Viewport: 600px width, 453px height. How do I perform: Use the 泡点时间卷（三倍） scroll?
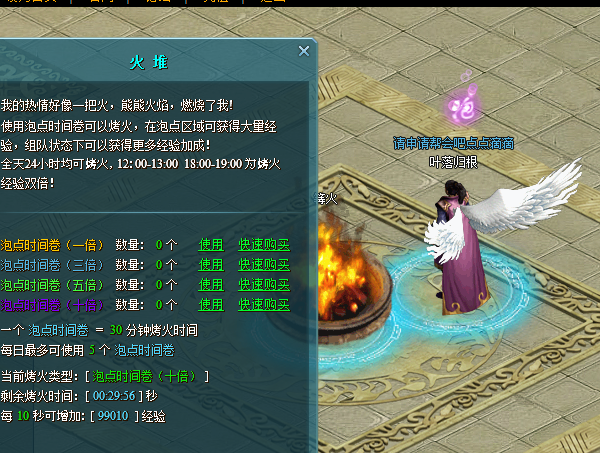click(211, 264)
